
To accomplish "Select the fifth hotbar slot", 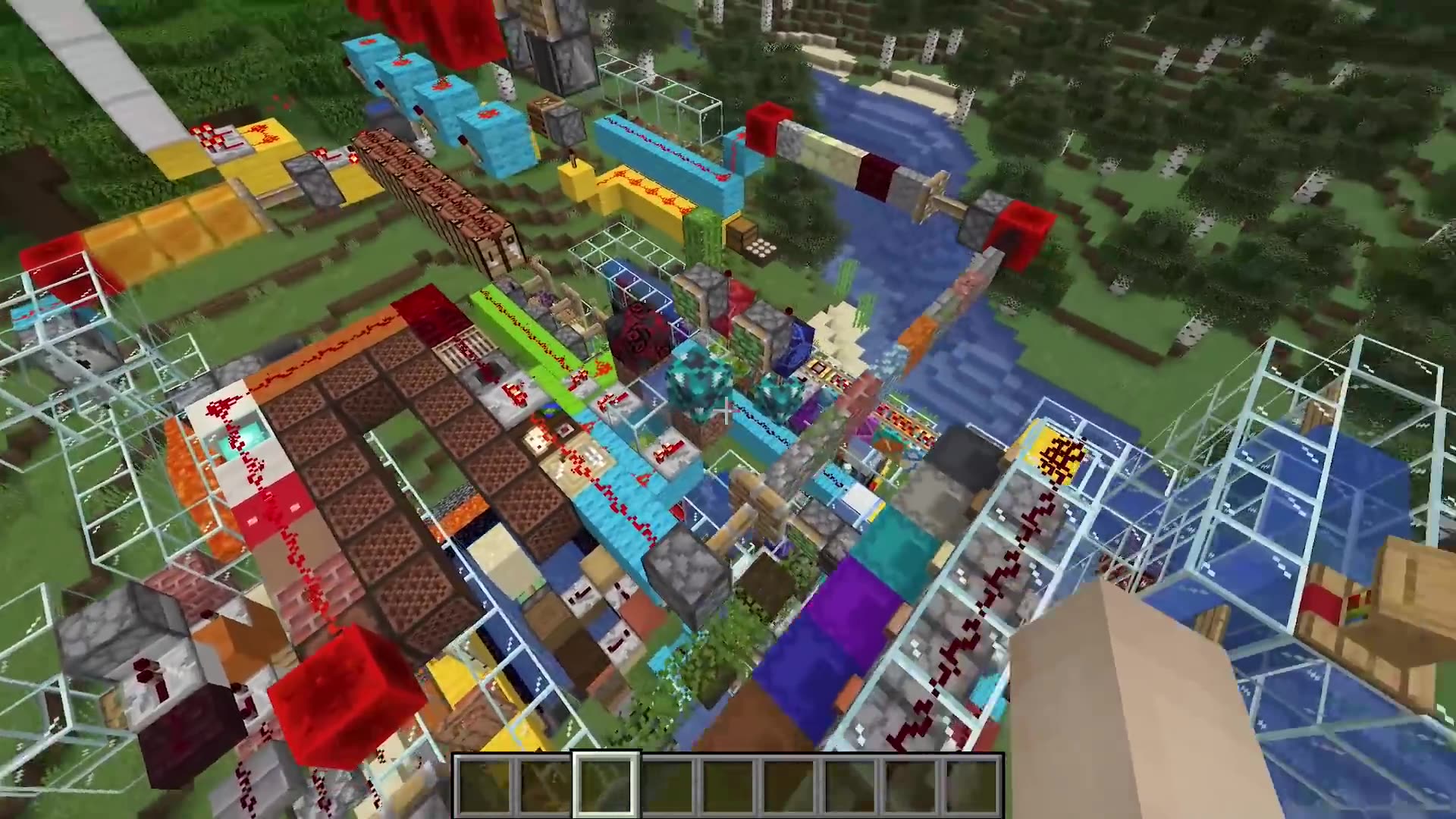I will tap(728, 785).
